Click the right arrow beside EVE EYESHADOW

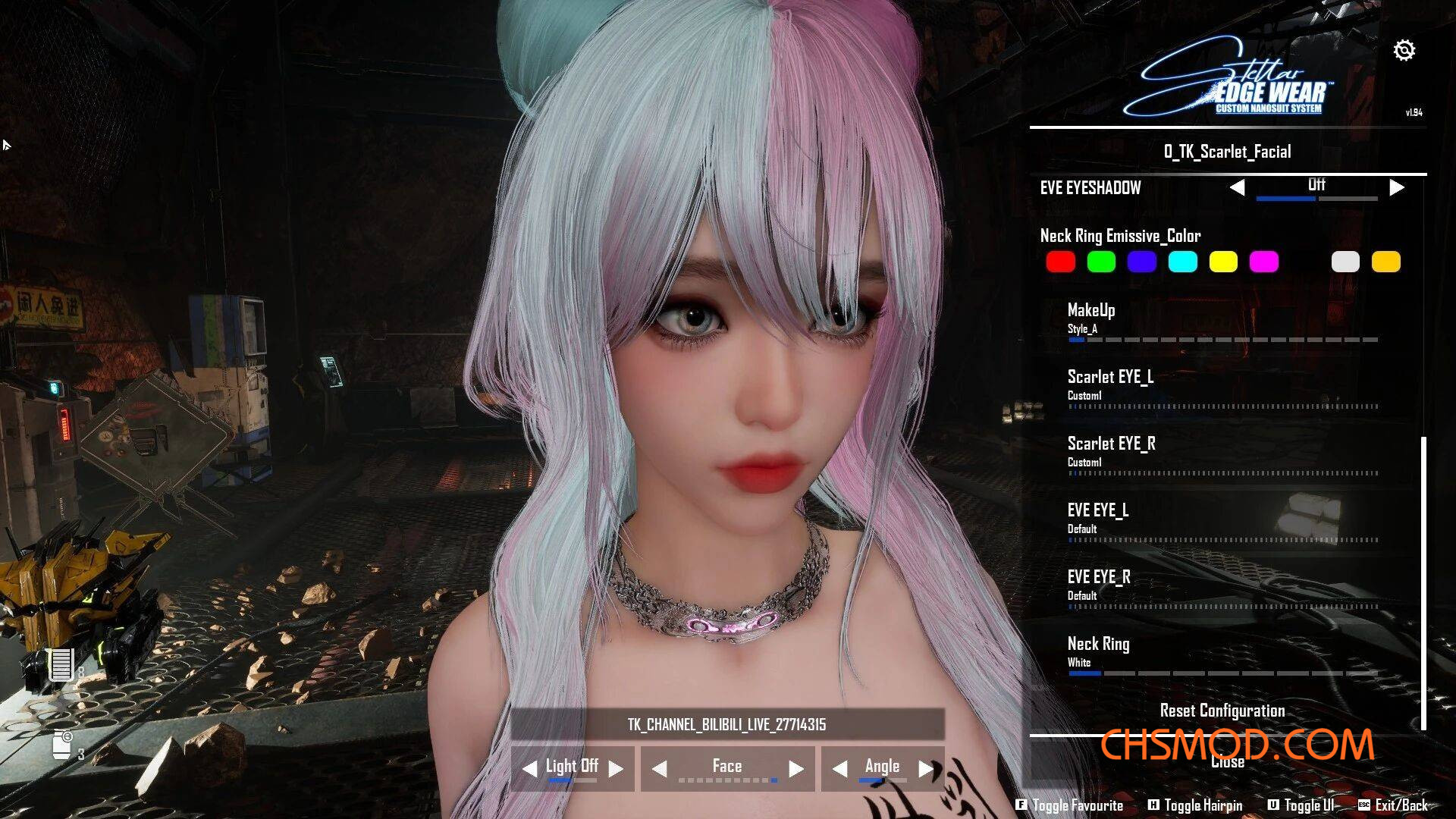[1396, 187]
